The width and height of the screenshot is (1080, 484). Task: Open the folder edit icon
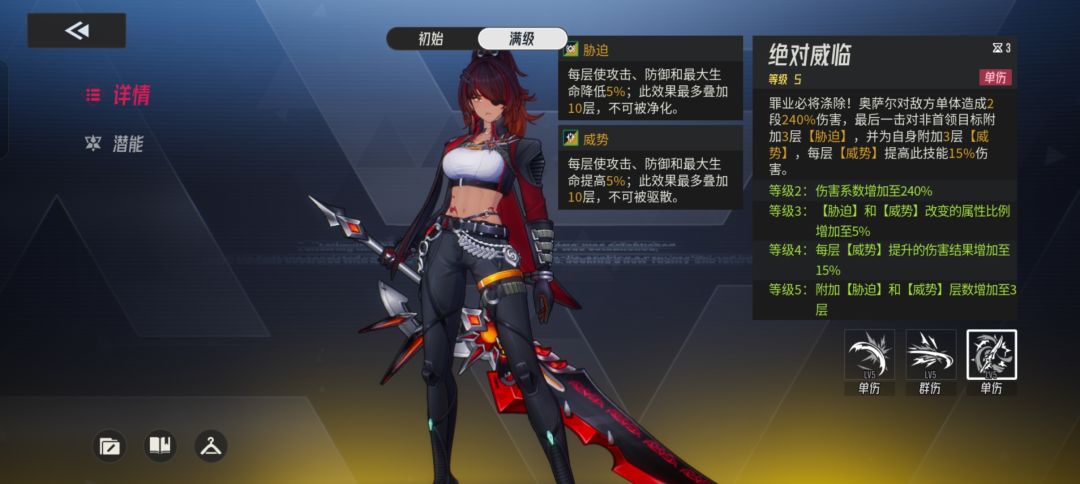pos(110,446)
